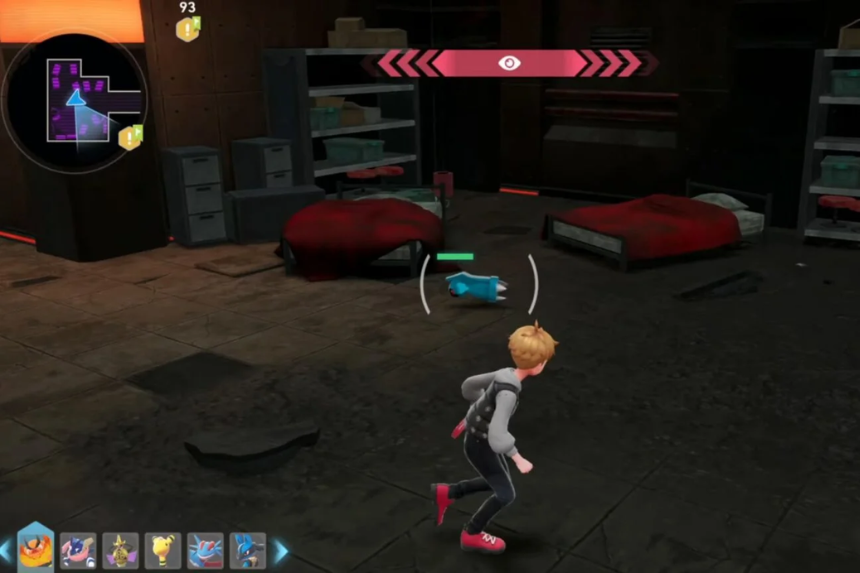Switch to Lucario in the party bar

pyautogui.click(x=247, y=550)
